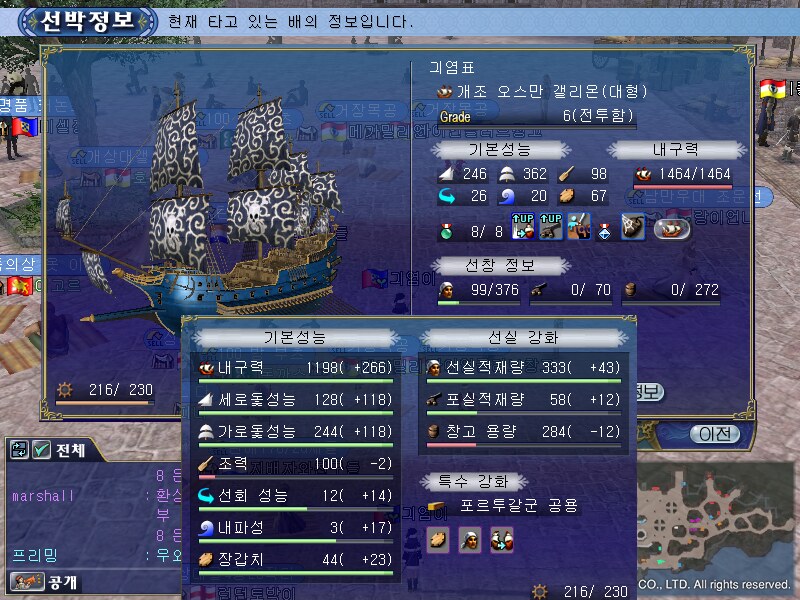Toggle the chat channel swap button
The width and height of the screenshot is (800, 600).
(x=19, y=451)
